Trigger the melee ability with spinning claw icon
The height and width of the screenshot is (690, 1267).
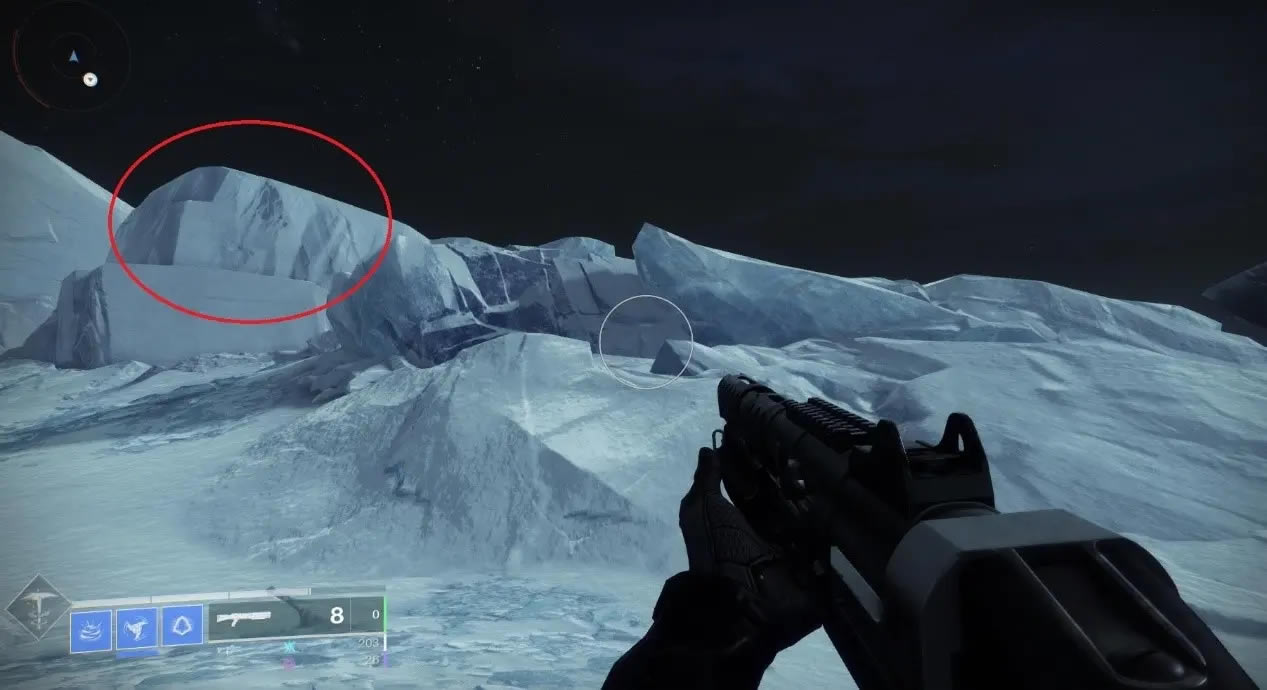(x=137, y=627)
